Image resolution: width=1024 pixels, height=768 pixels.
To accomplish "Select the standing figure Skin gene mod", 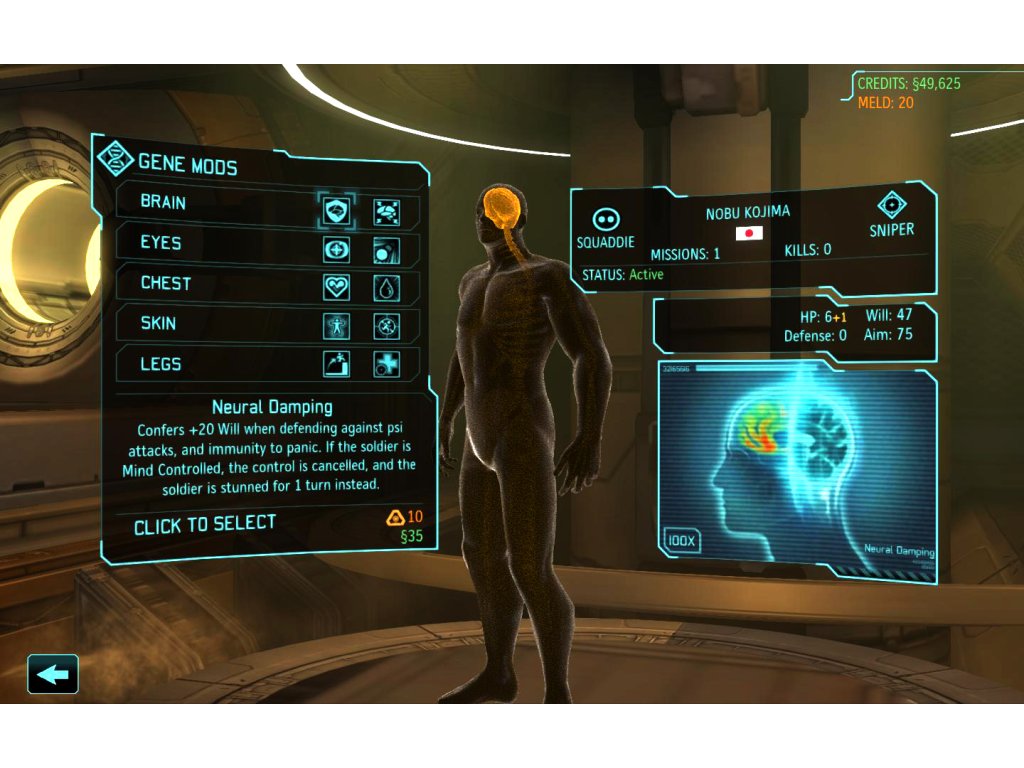I will 337,326.
